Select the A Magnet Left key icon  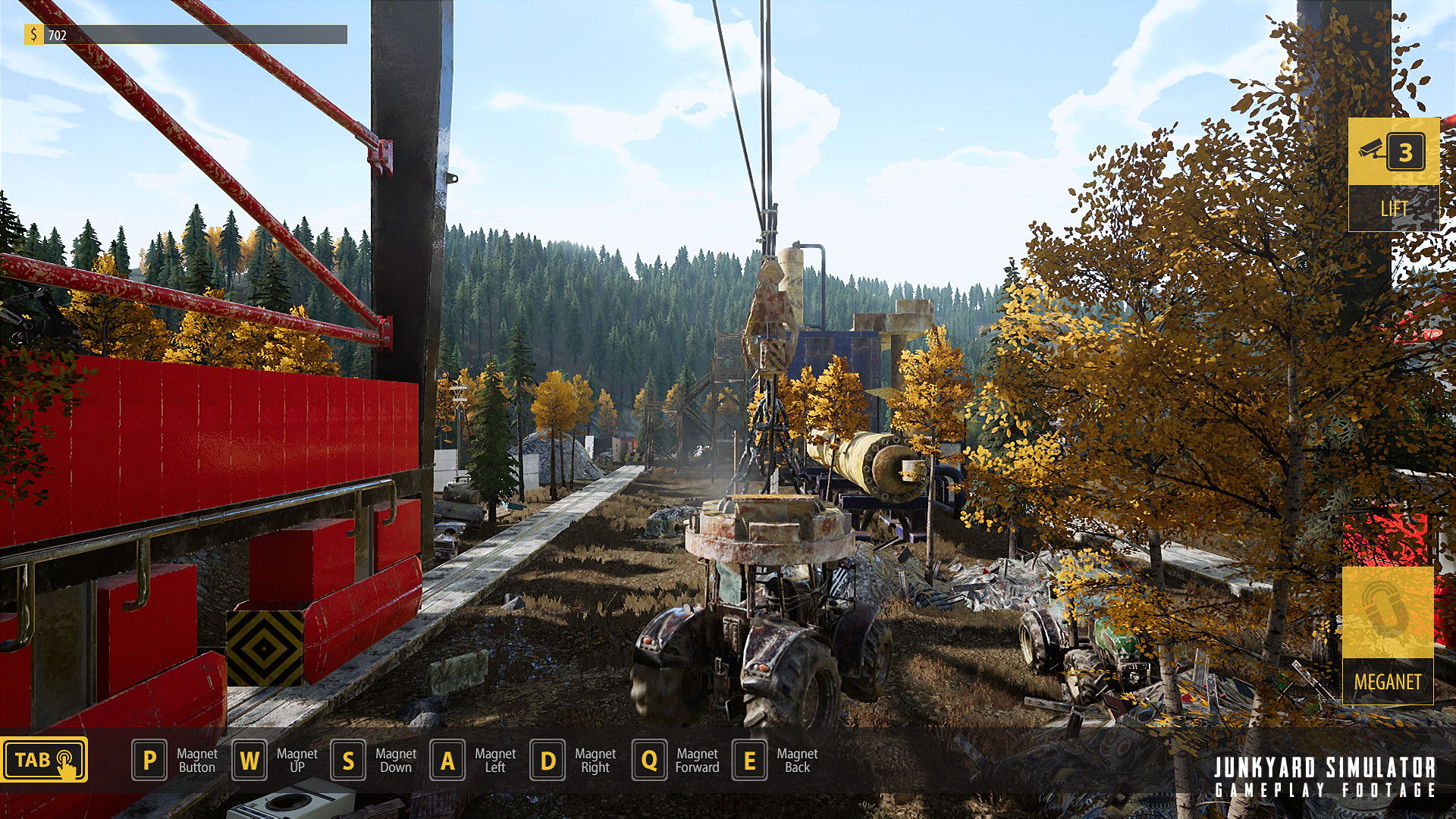coord(448,761)
